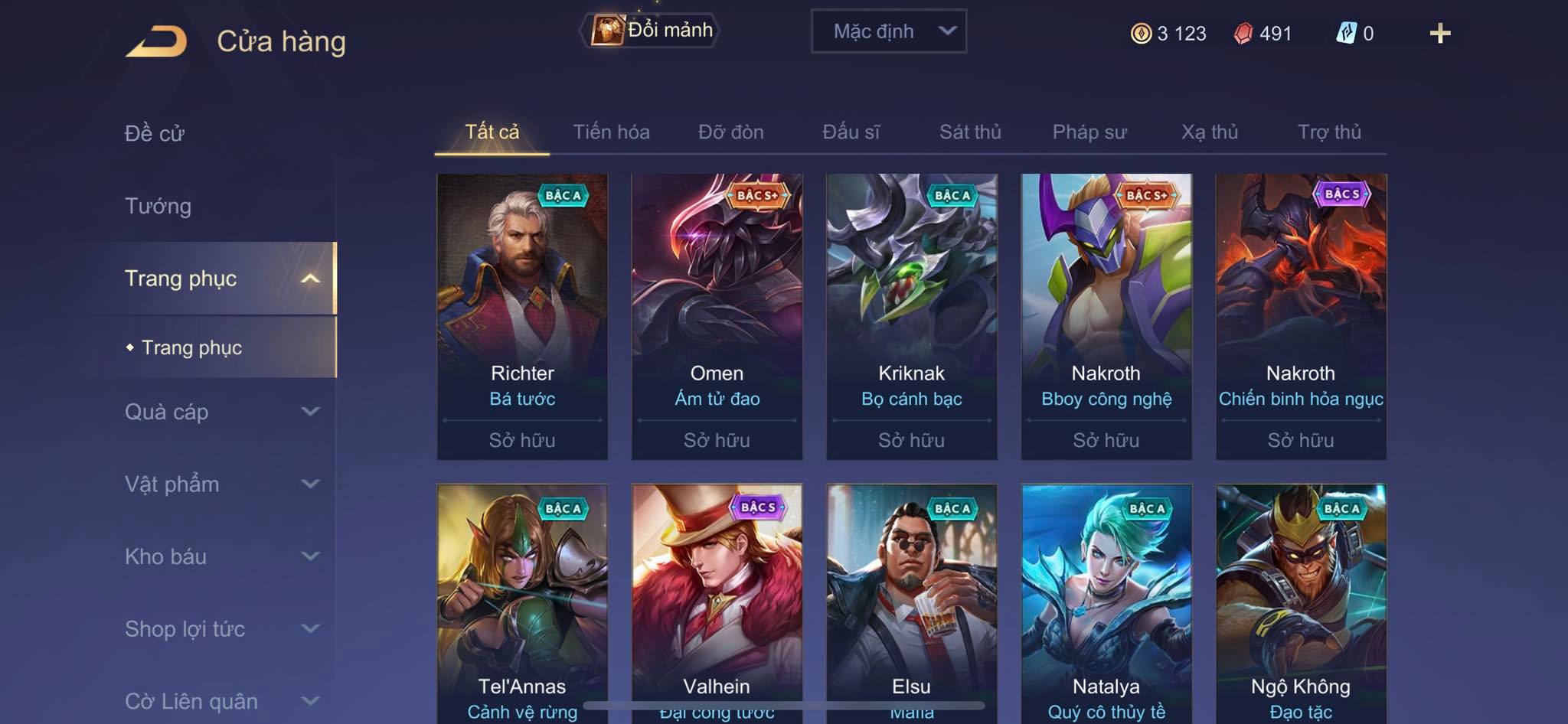The height and width of the screenshot is (724, 1568).
Task: Open the Mặc định sort dropdown
Action: tap(888, 31)
